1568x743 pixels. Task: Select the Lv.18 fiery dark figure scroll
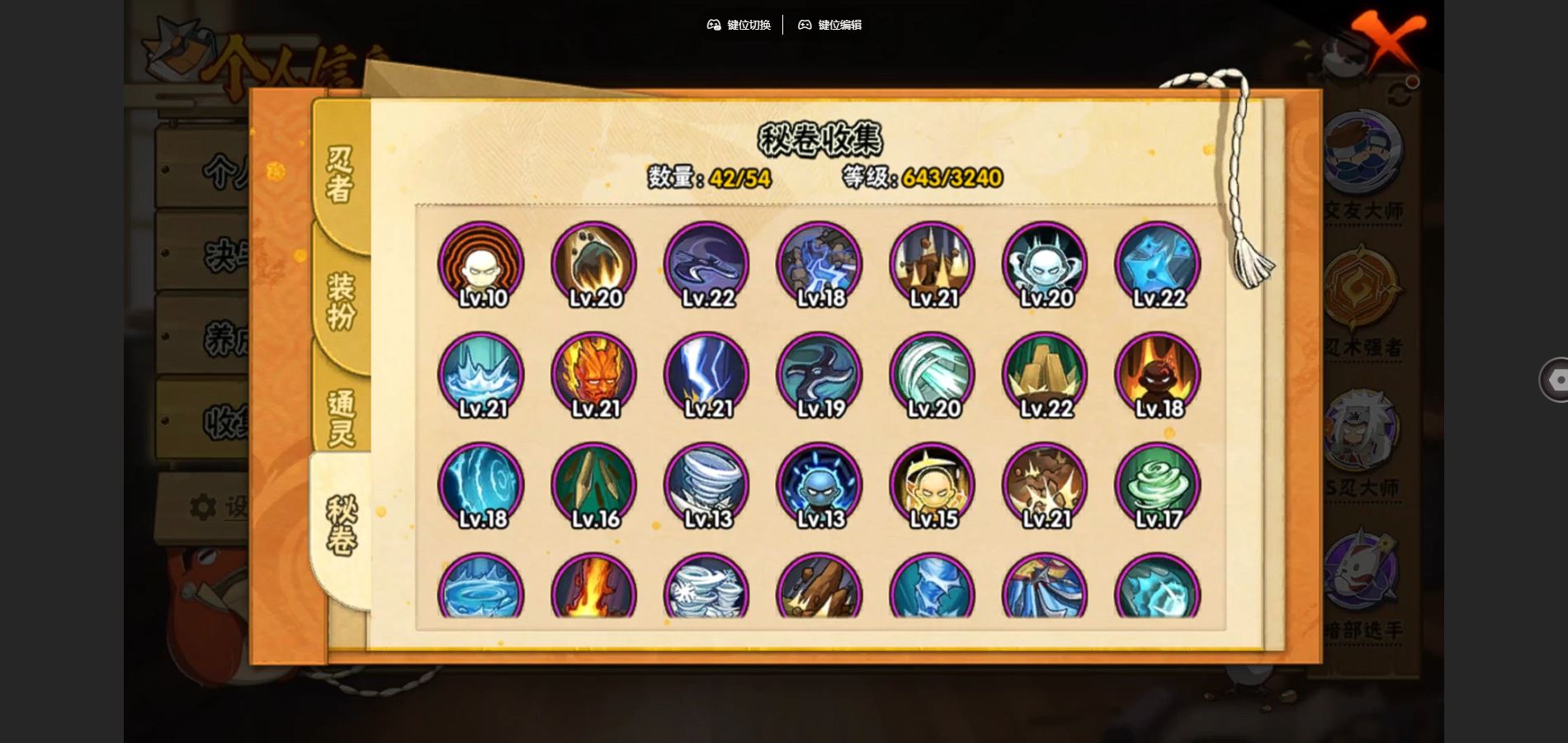pos(1158,375)
